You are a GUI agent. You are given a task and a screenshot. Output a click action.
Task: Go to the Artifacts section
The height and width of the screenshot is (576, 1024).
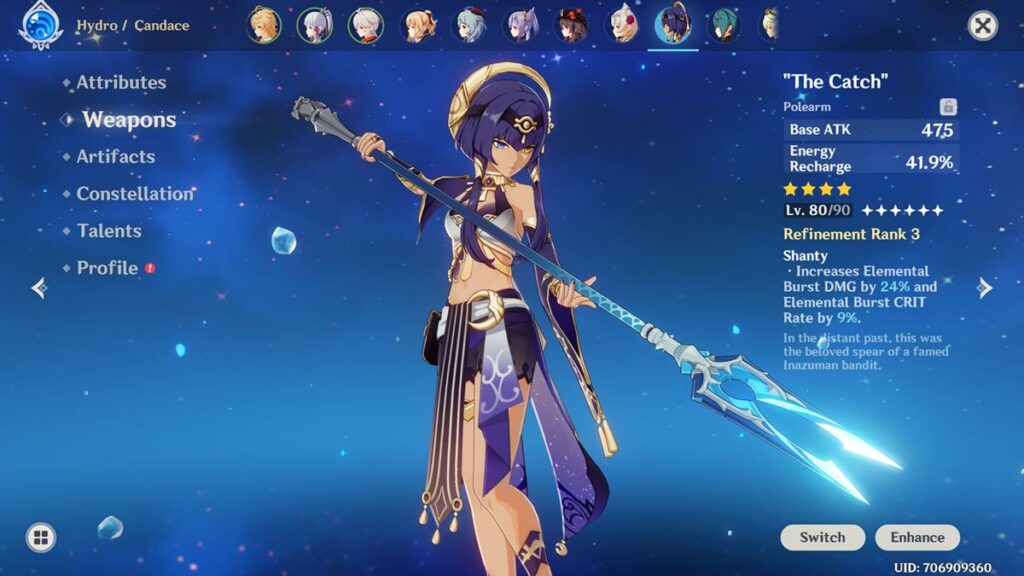coord(115,157)
